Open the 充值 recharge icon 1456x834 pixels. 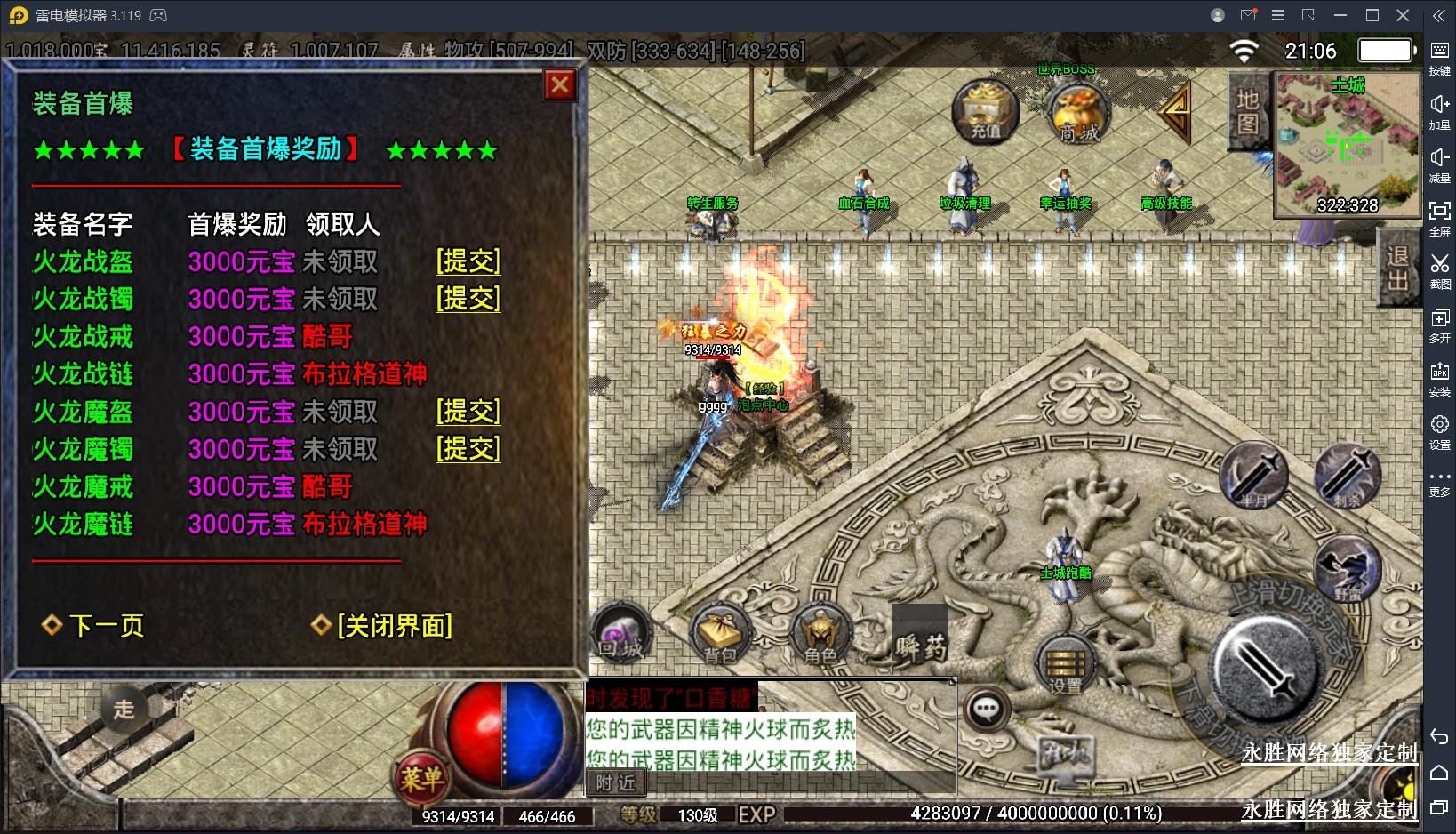985,111
